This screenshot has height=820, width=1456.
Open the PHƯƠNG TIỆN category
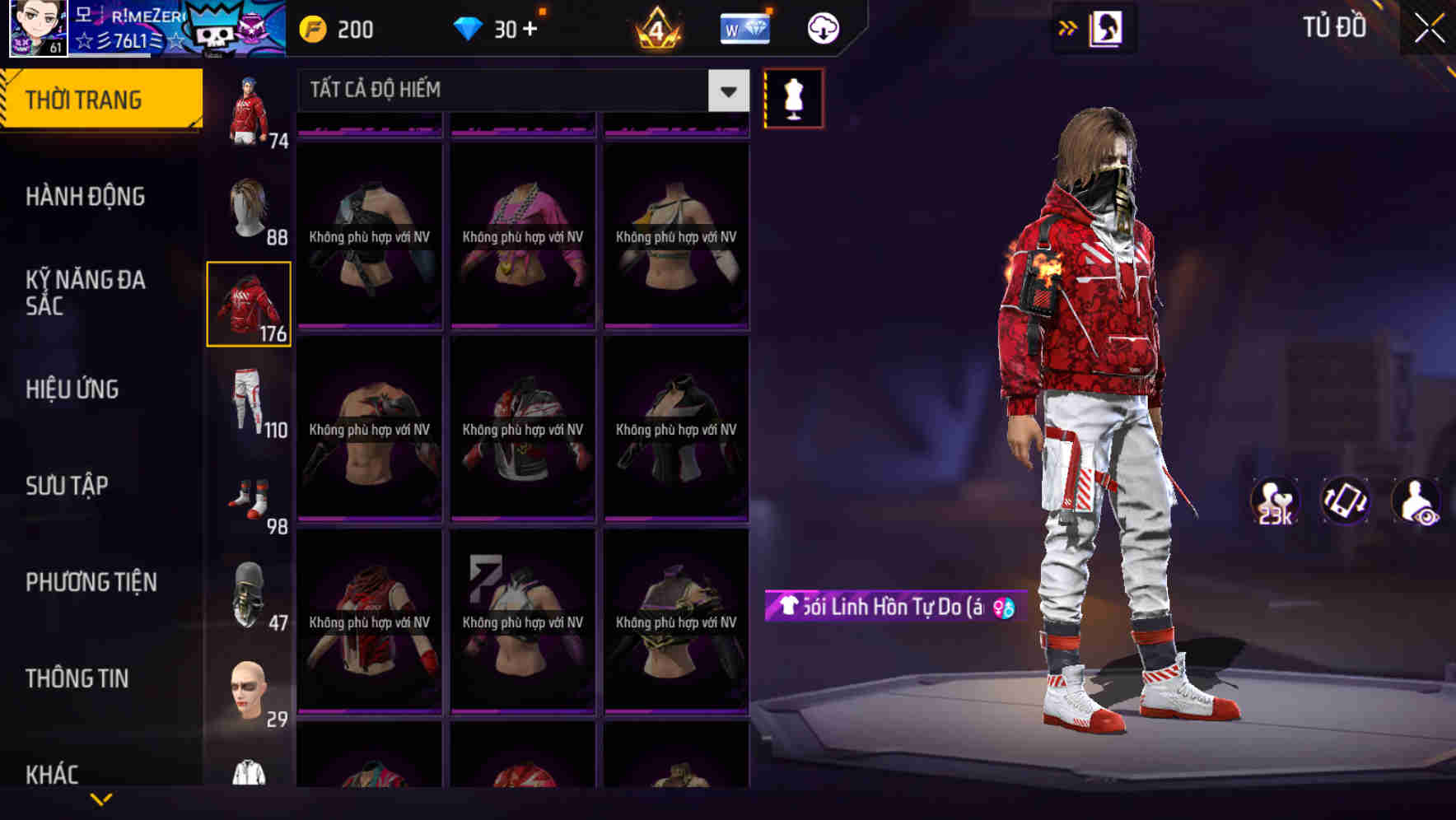pos(91,581)
